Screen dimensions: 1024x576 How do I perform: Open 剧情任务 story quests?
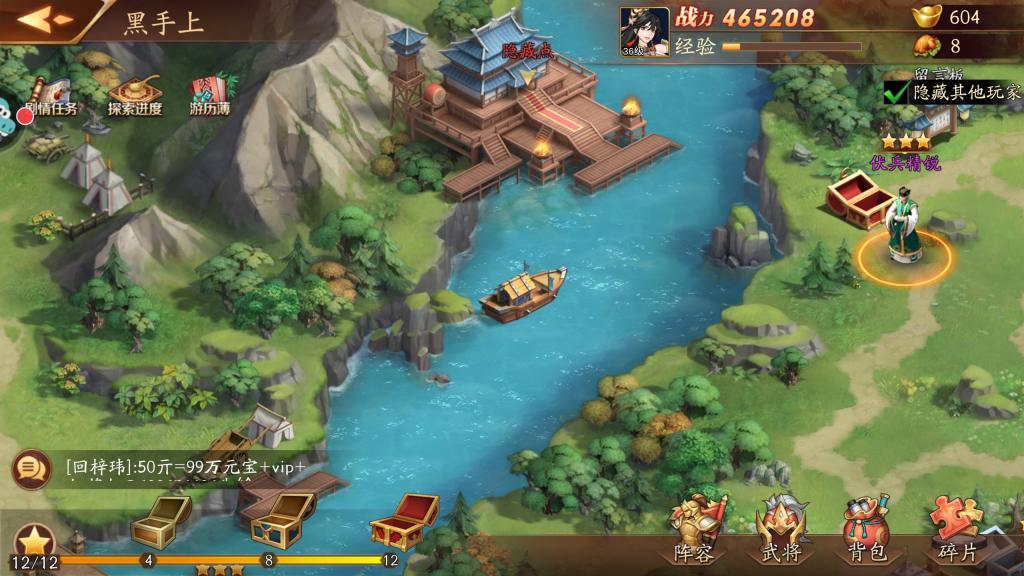pos(49,96)
